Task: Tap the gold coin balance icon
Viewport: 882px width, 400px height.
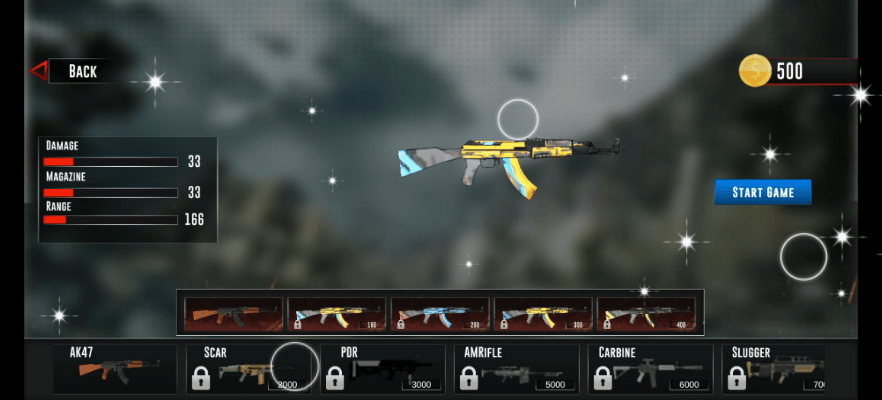Action: click(x=755, y=71)
